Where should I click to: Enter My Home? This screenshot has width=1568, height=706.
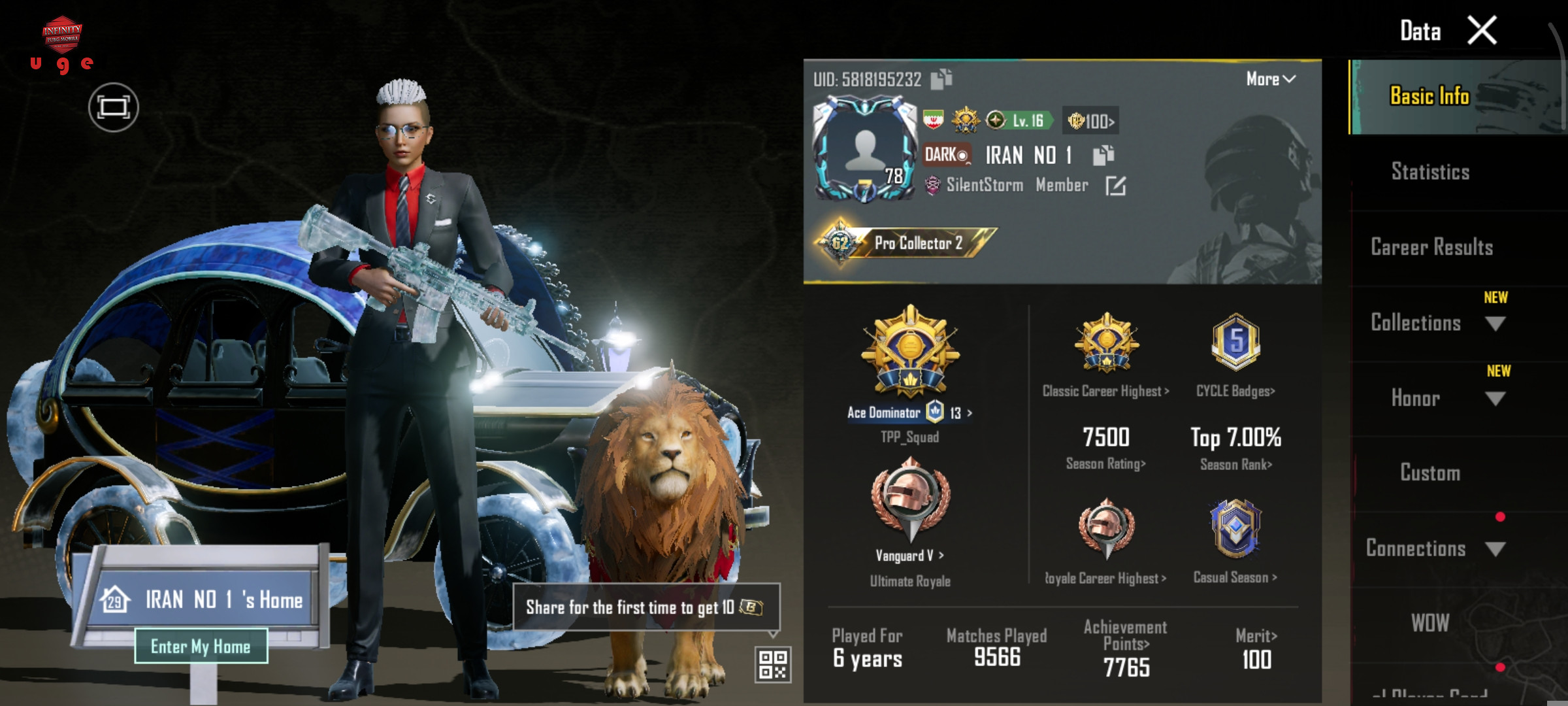click(201, 646)
